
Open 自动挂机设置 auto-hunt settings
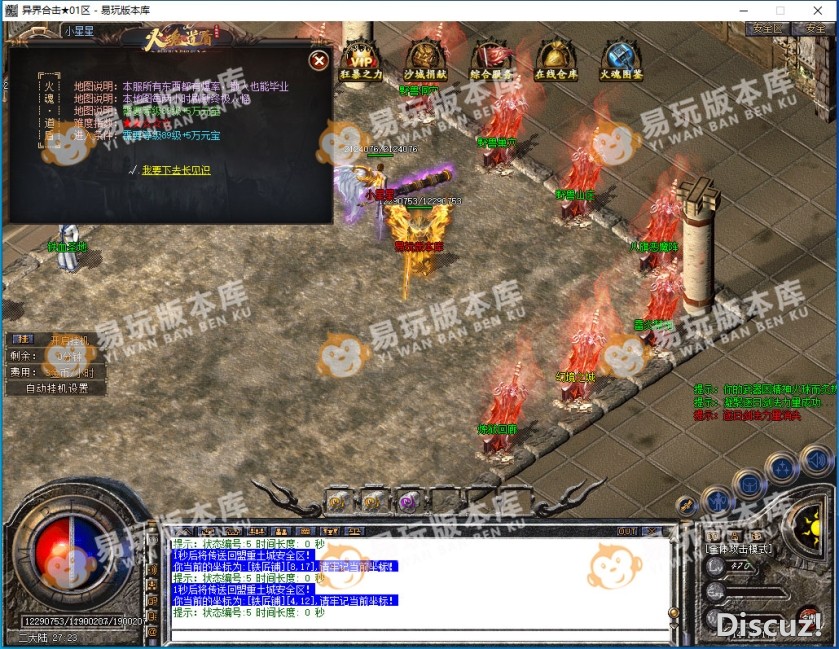[x=57, y=388]
